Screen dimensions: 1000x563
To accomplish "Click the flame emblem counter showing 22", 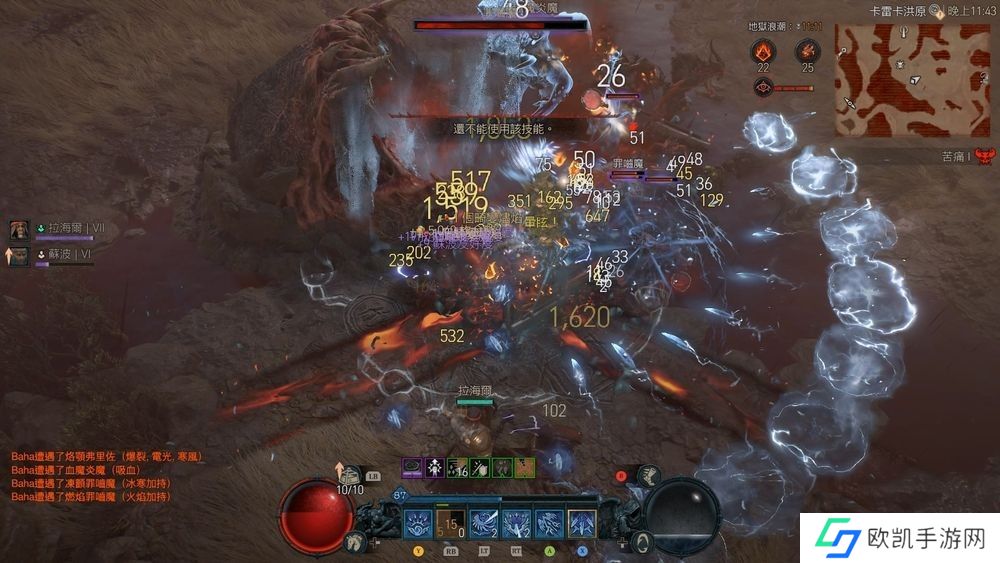I will (763, 51).
